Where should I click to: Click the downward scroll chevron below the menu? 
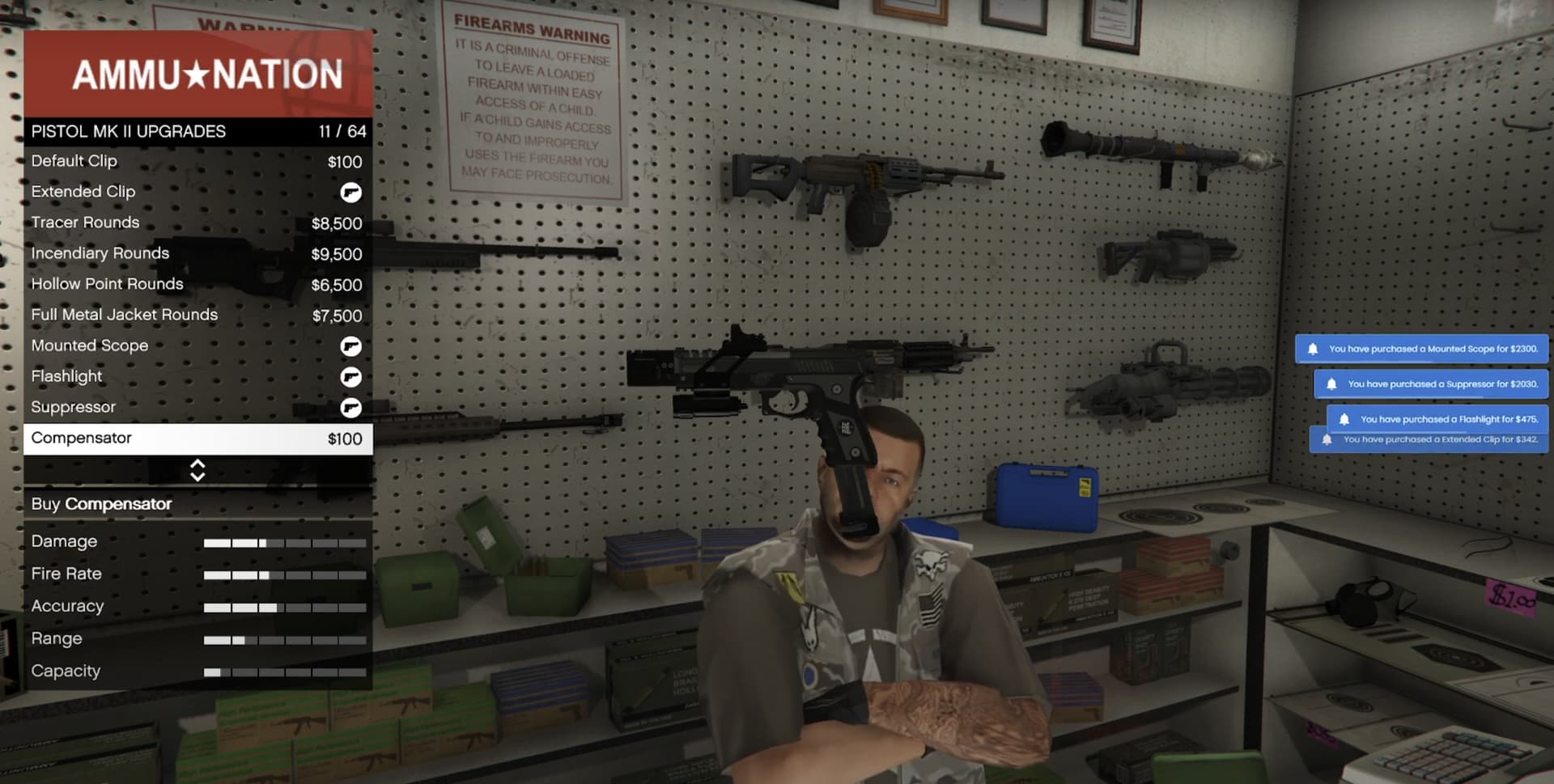click(197, 476)
